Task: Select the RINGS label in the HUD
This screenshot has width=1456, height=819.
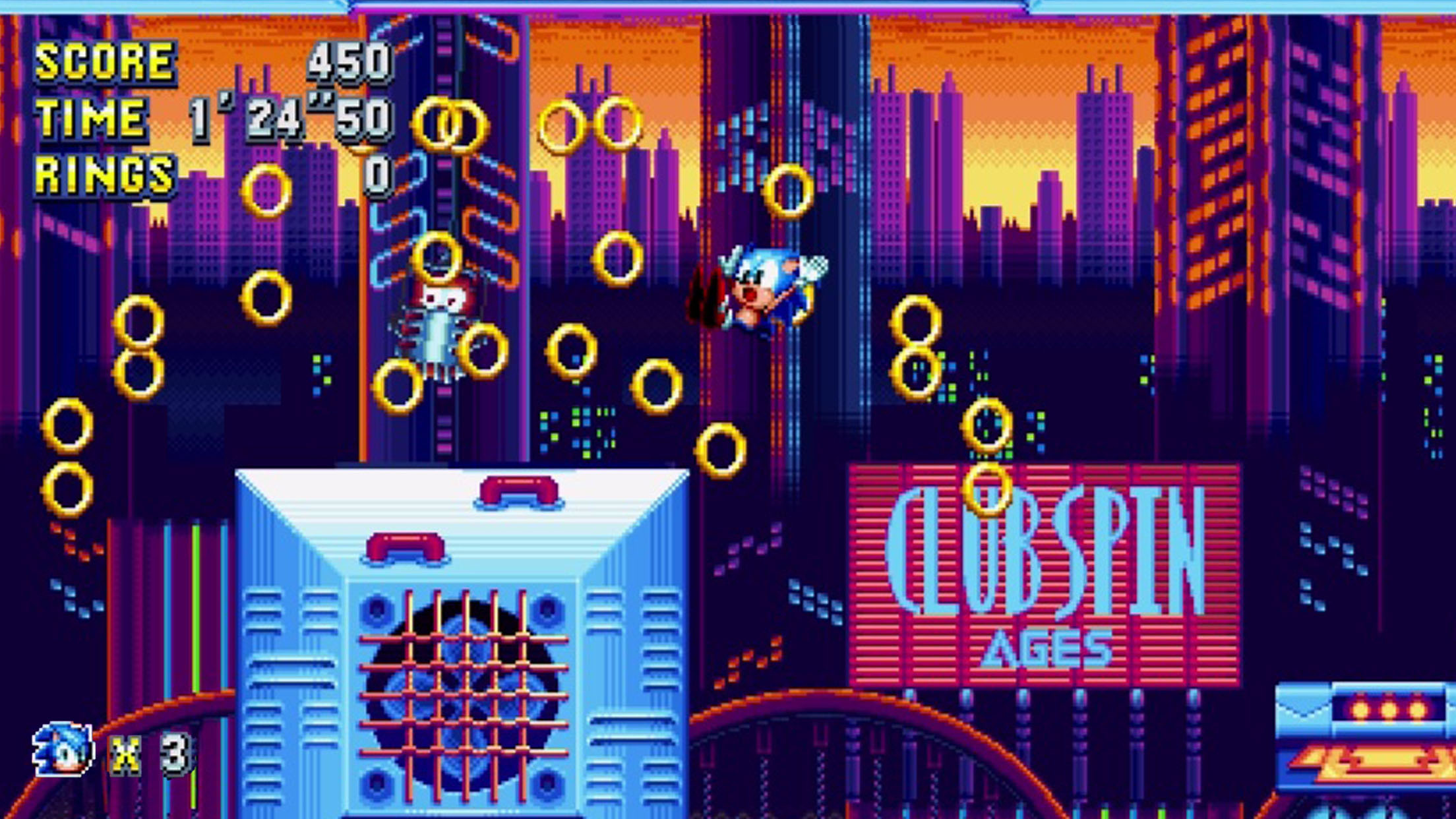Action: click(106, 175)
